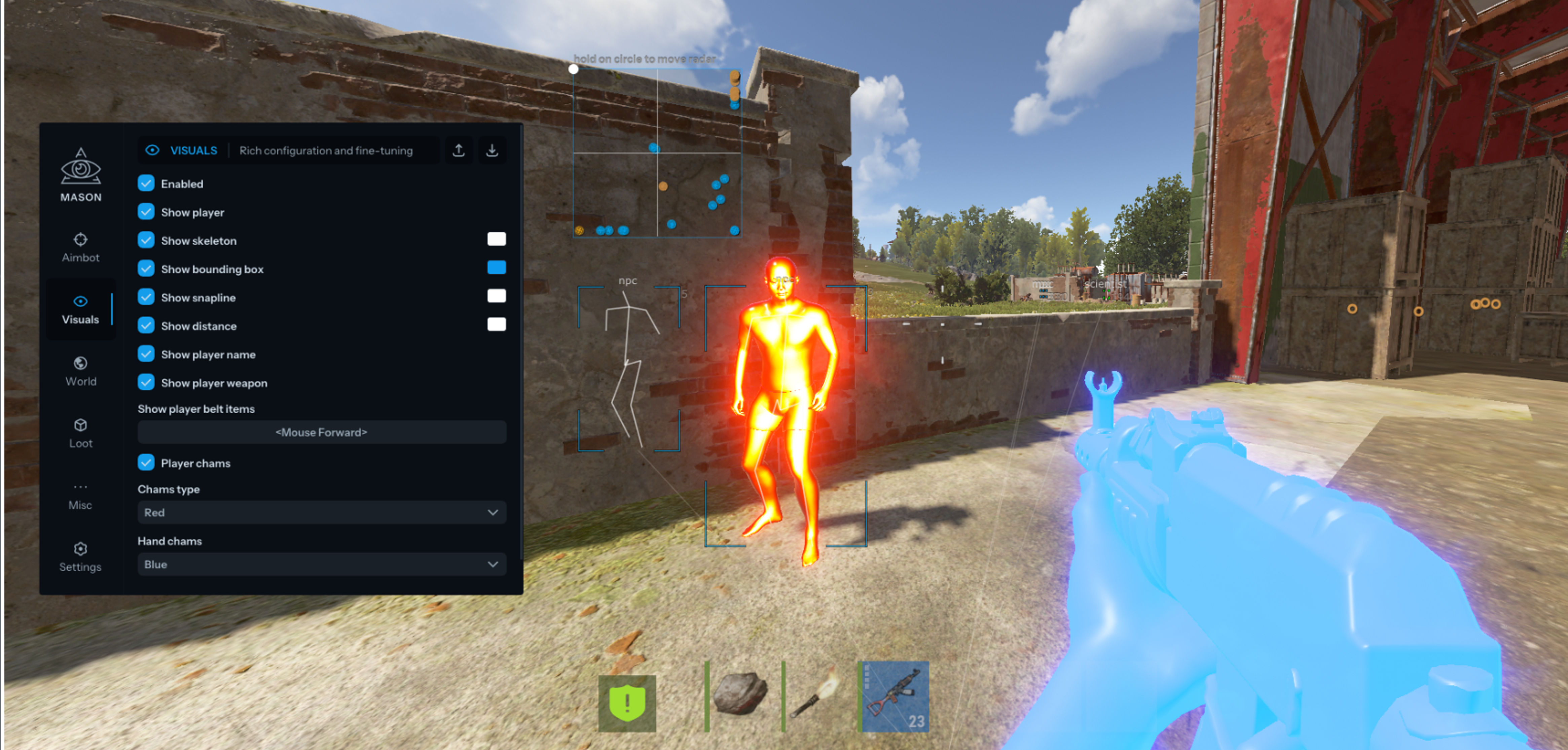Select the Misc sidebar icon
This screenshot has height=750, width=1568.
click(x=81, y=487)
